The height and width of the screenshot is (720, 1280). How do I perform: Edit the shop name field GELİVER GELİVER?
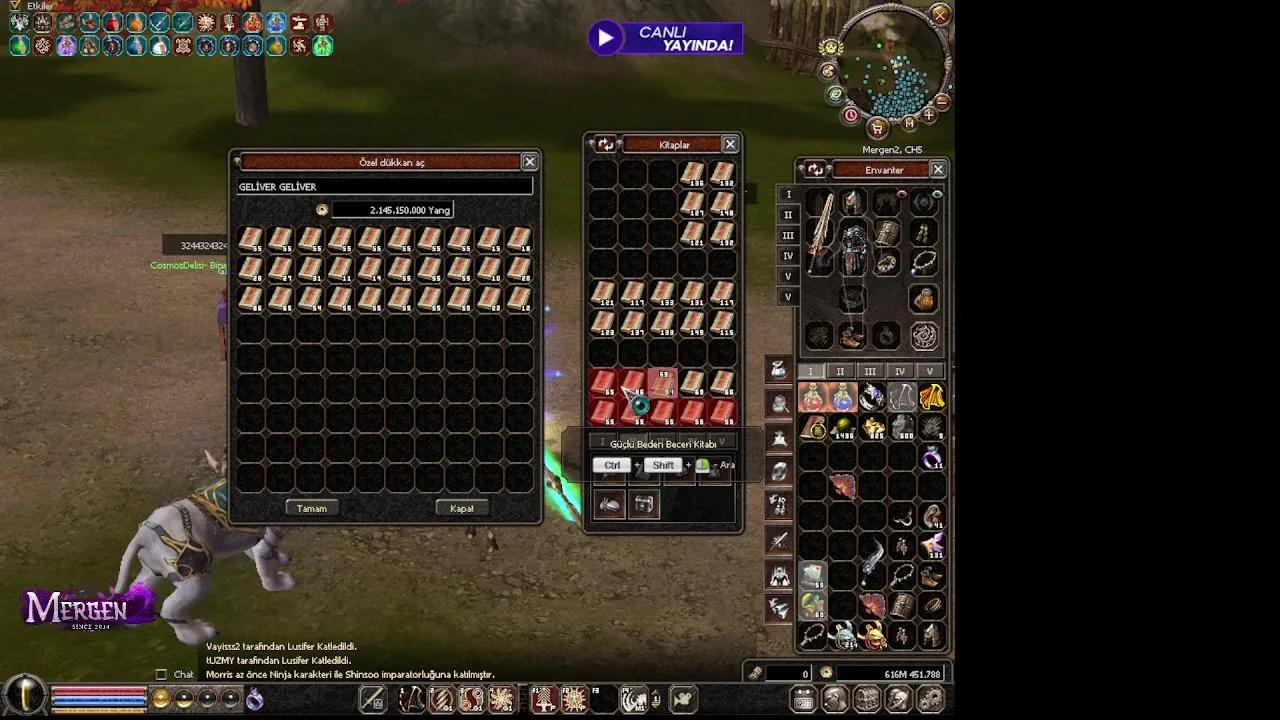(385, 187)
